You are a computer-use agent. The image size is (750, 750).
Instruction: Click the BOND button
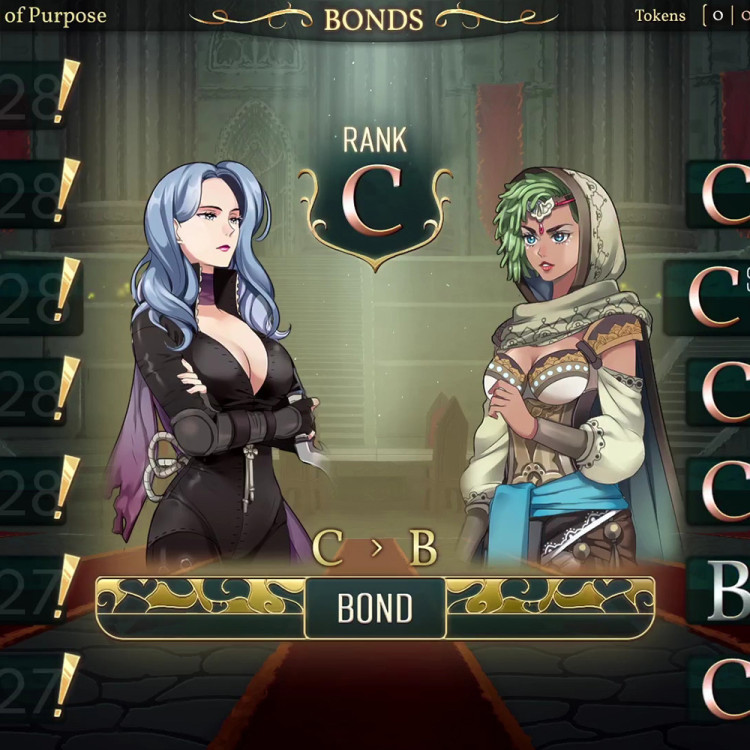(375, 608)
